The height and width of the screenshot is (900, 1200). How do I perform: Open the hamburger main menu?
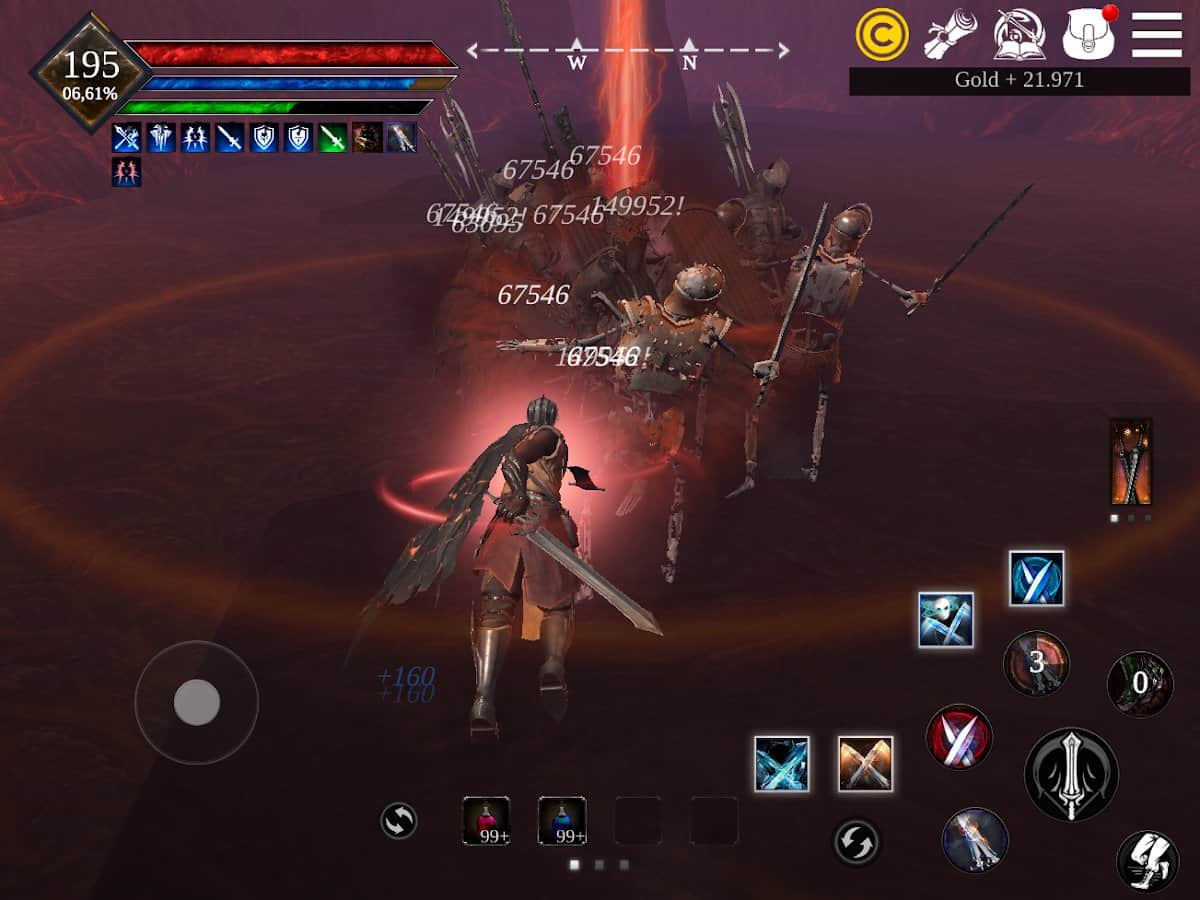(x=1156, y=36)
